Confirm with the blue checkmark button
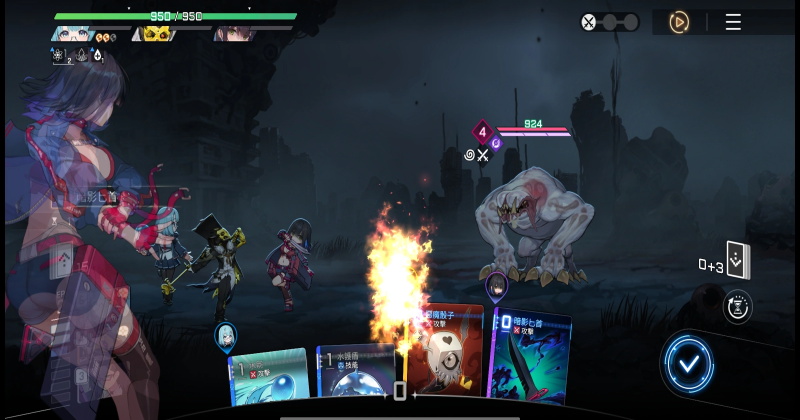 pos(688,362)
